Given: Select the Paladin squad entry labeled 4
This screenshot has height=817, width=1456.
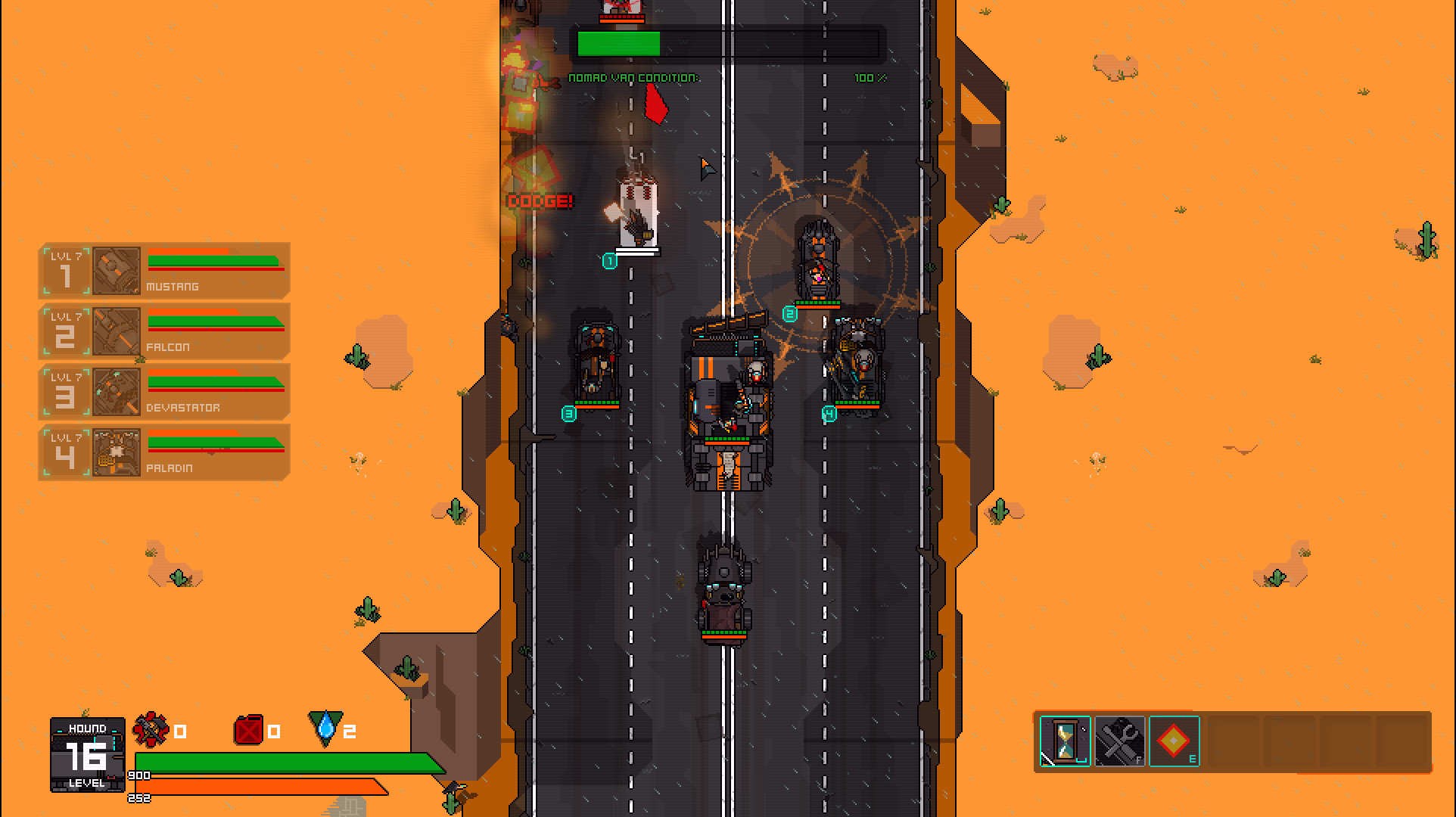Looking at the screenshot, I should click(x=67, y=452).
